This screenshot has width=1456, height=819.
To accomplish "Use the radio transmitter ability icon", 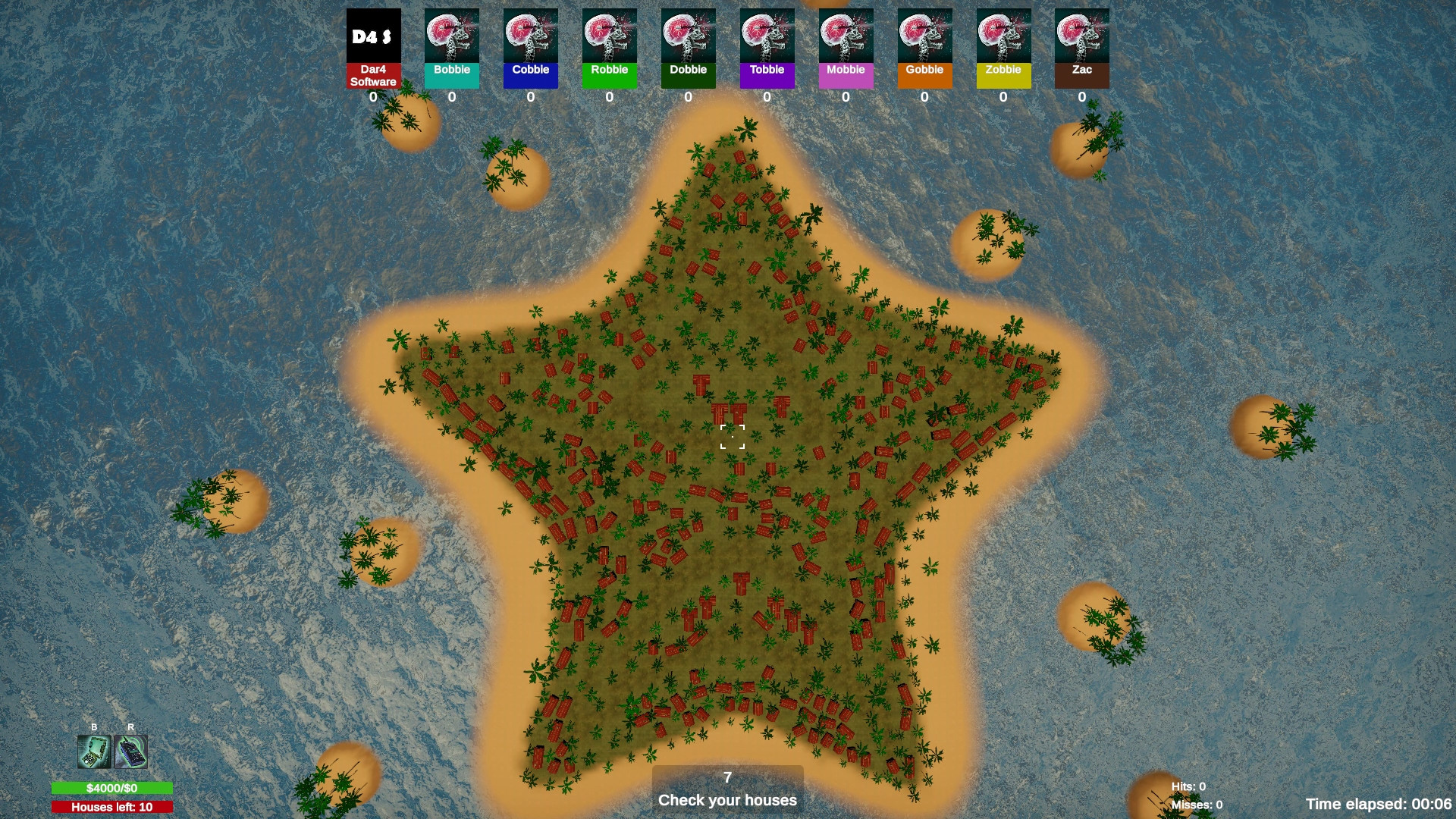I will pyautogui.click(x=131, y=752).
